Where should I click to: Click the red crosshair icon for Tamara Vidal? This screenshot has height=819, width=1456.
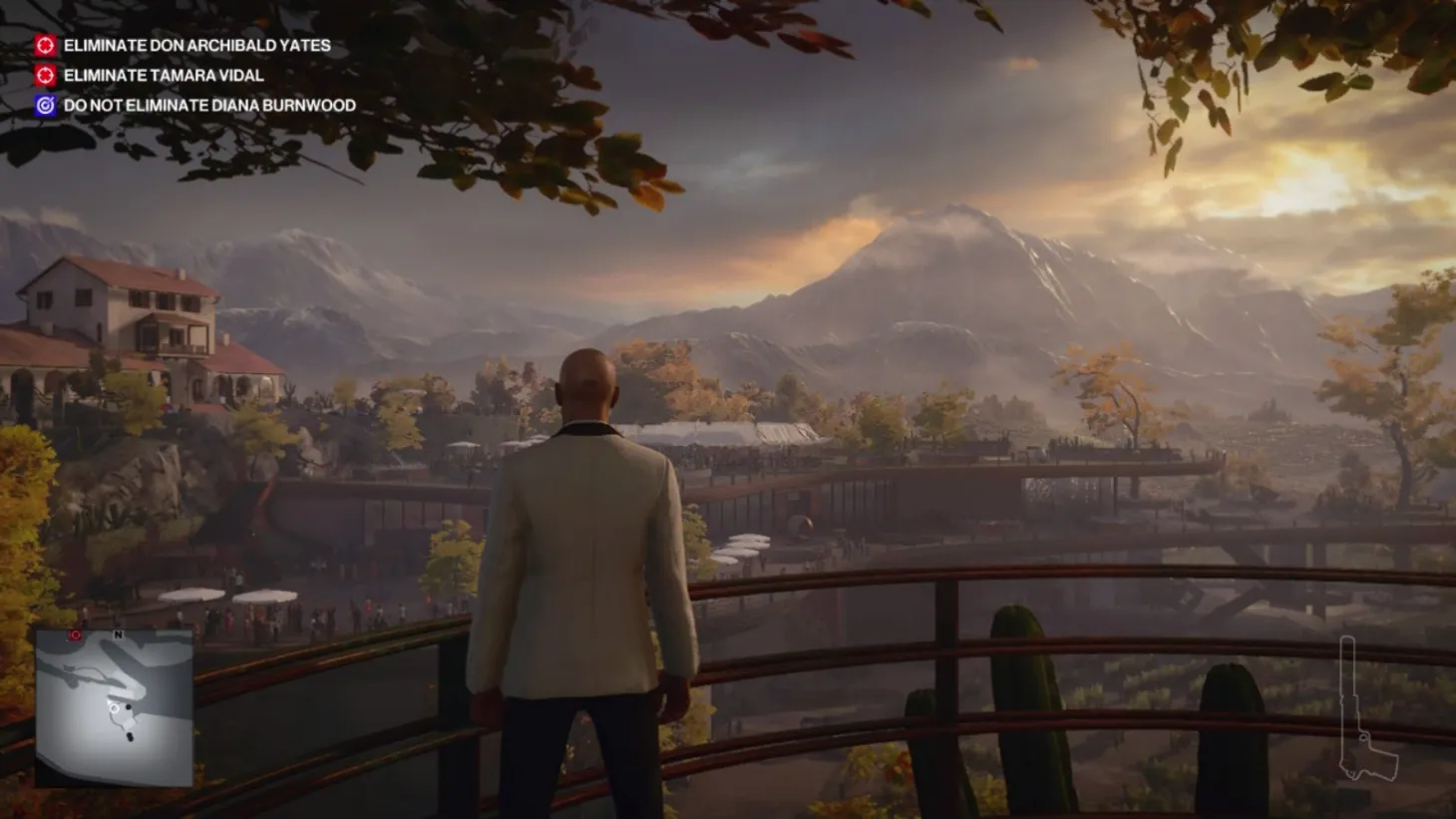(44, 74)
